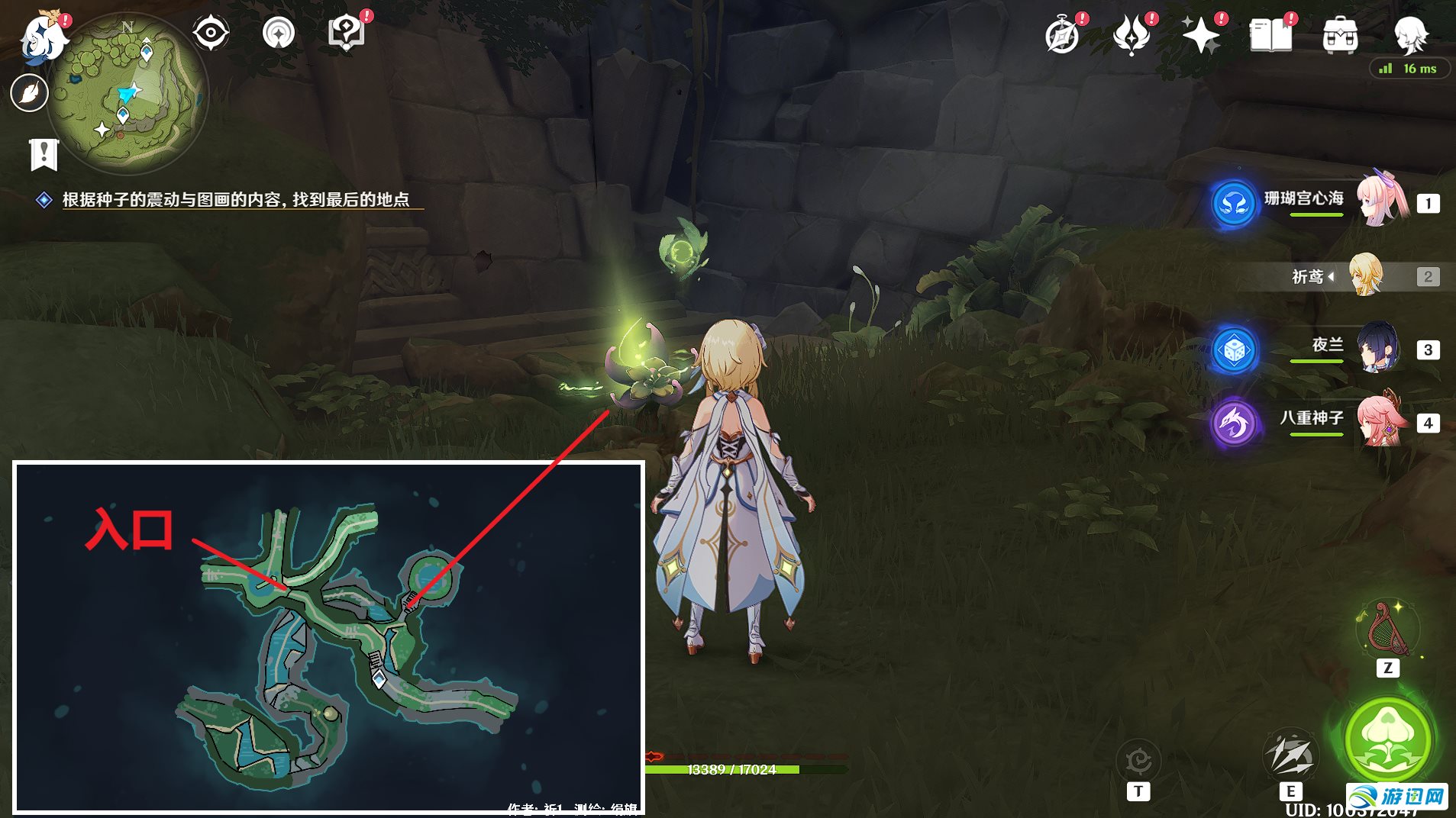Open the wish star icon
Viewport: 1456px width, 818px height.
point(1201,35)
